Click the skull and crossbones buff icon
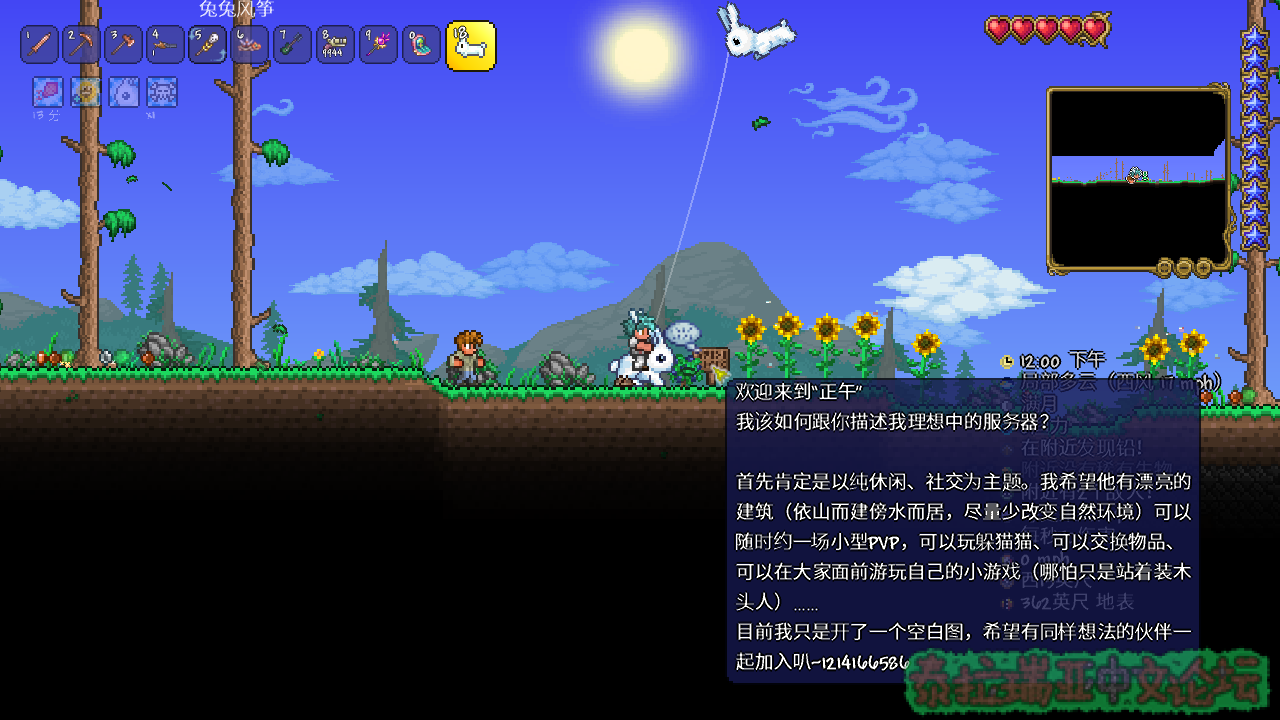 [x=162, y=93]
